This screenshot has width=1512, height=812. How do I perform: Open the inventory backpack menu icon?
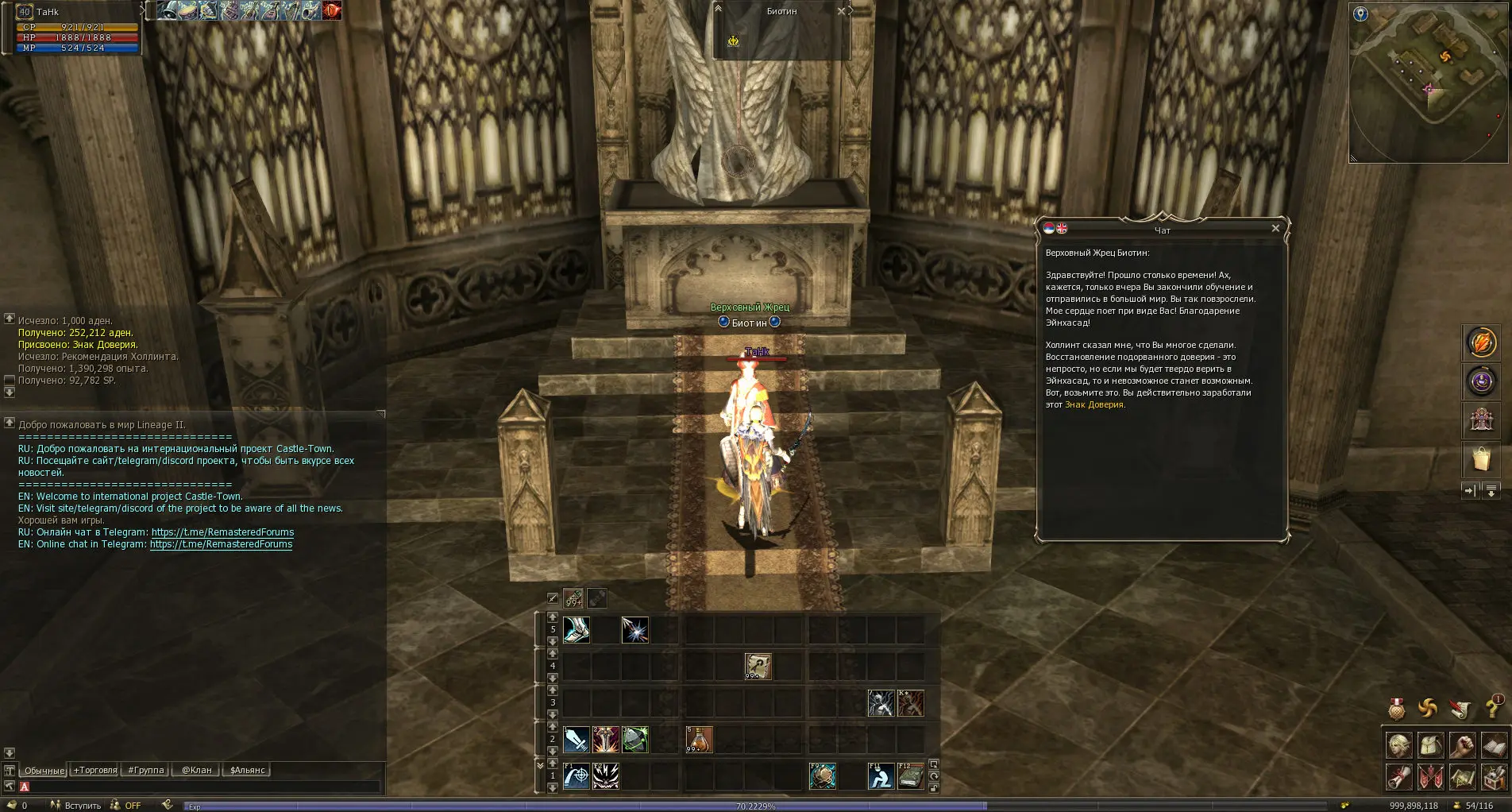point(1430,745)
